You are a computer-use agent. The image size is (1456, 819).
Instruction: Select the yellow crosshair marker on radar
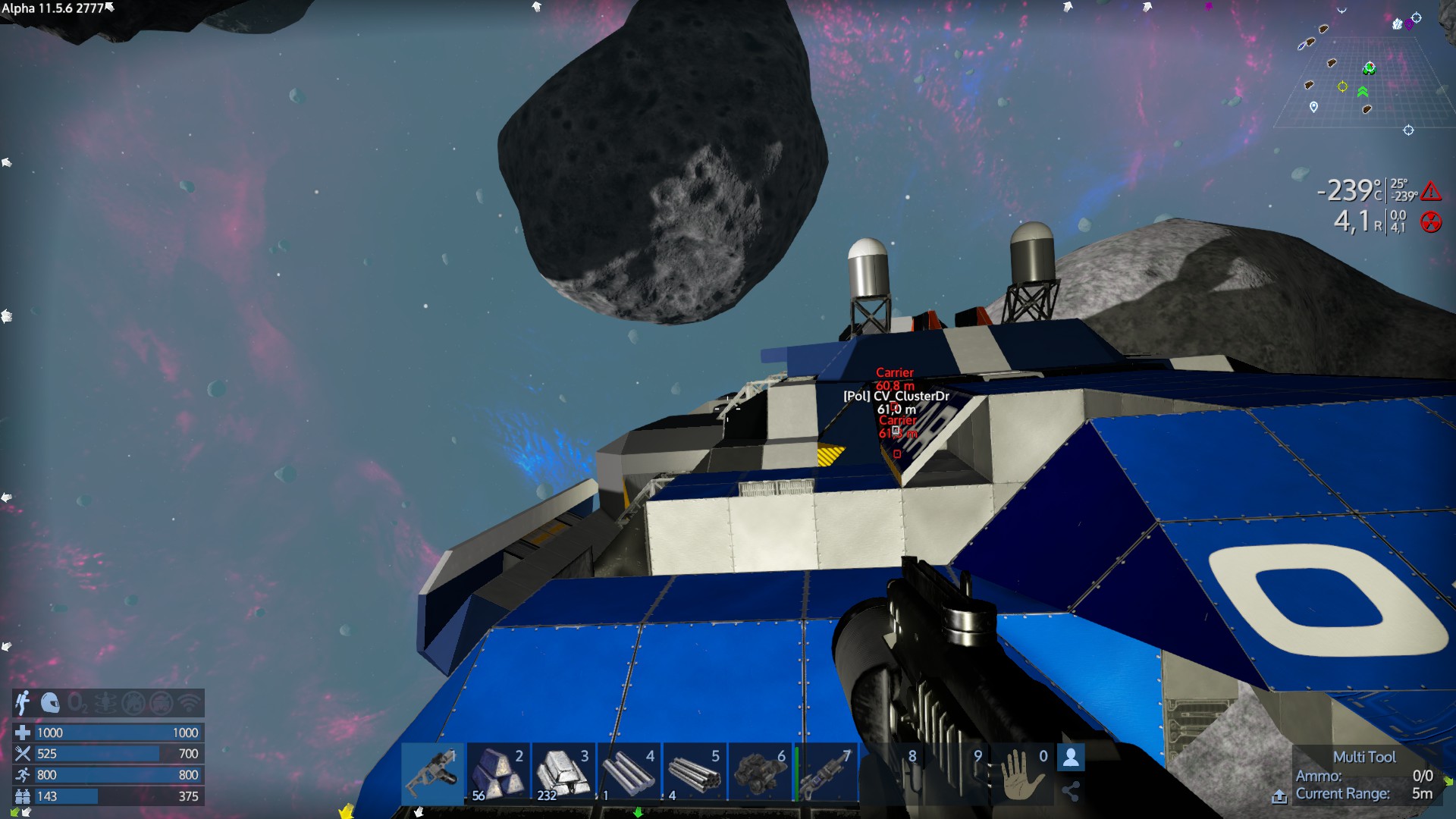[x=1342, y=86]
